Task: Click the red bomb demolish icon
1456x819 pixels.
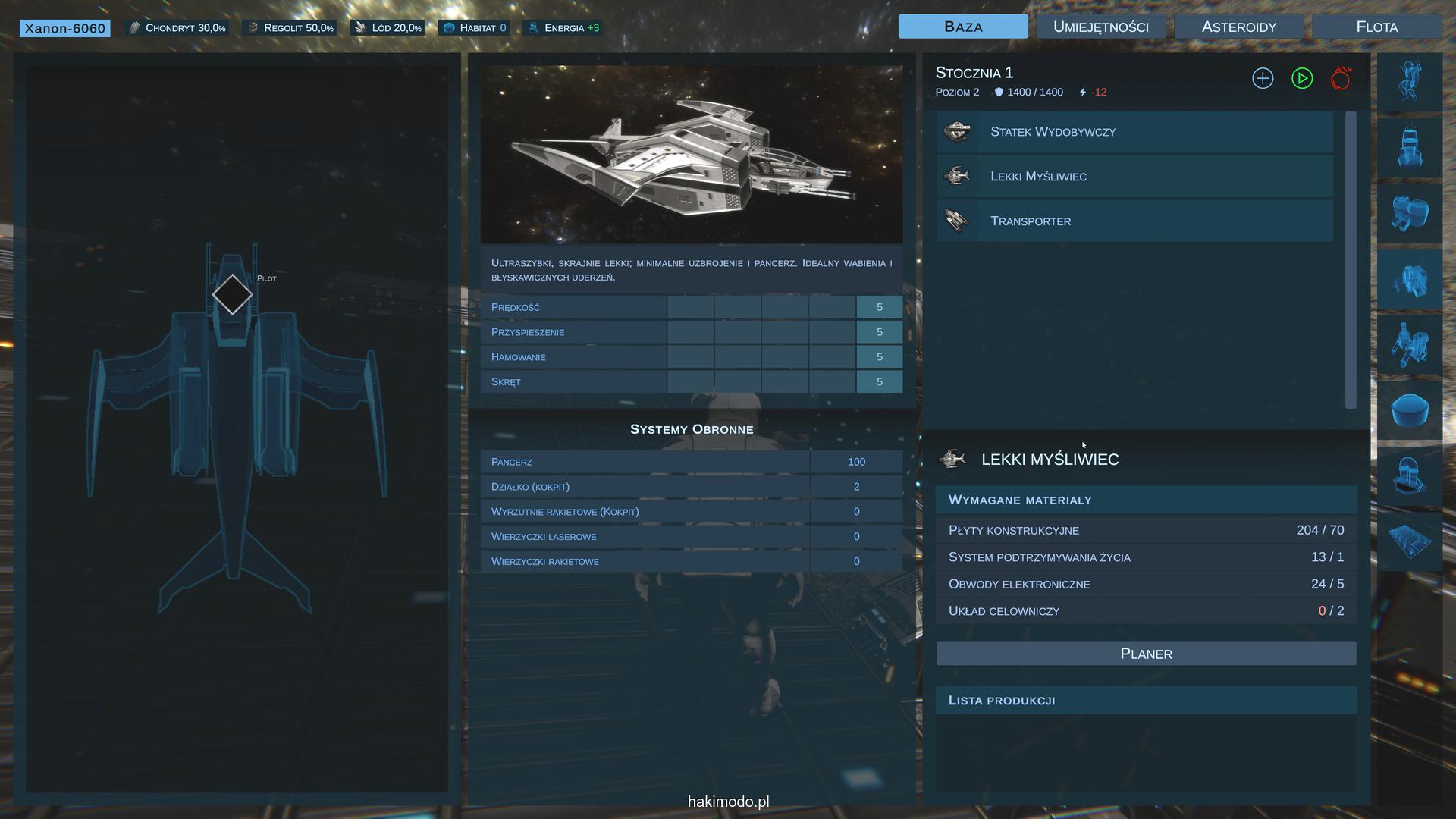Action: tap(1341, 78)
